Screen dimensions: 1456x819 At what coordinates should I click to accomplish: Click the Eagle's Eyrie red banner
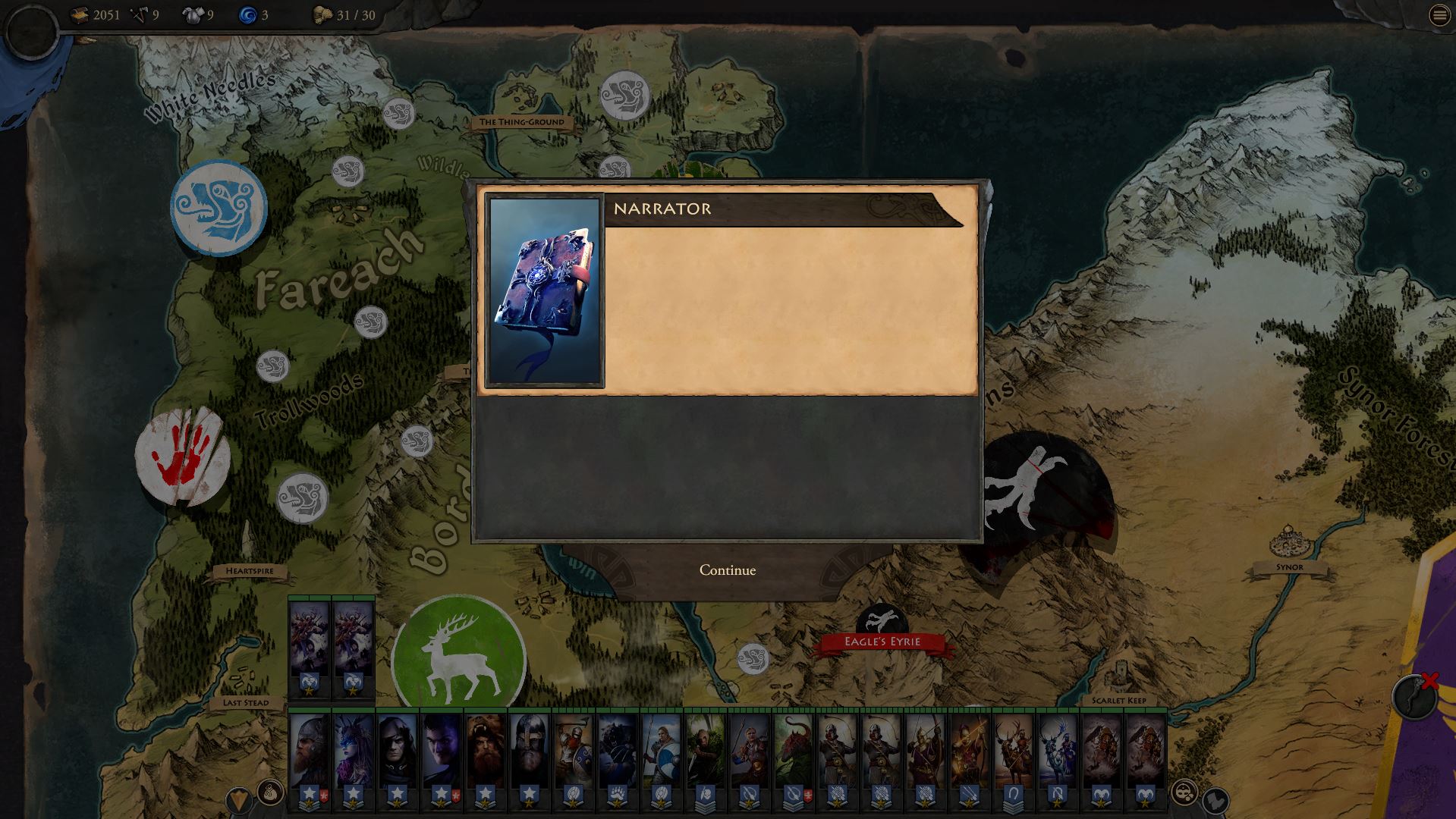pyautogui.click(x=882, y=641)
